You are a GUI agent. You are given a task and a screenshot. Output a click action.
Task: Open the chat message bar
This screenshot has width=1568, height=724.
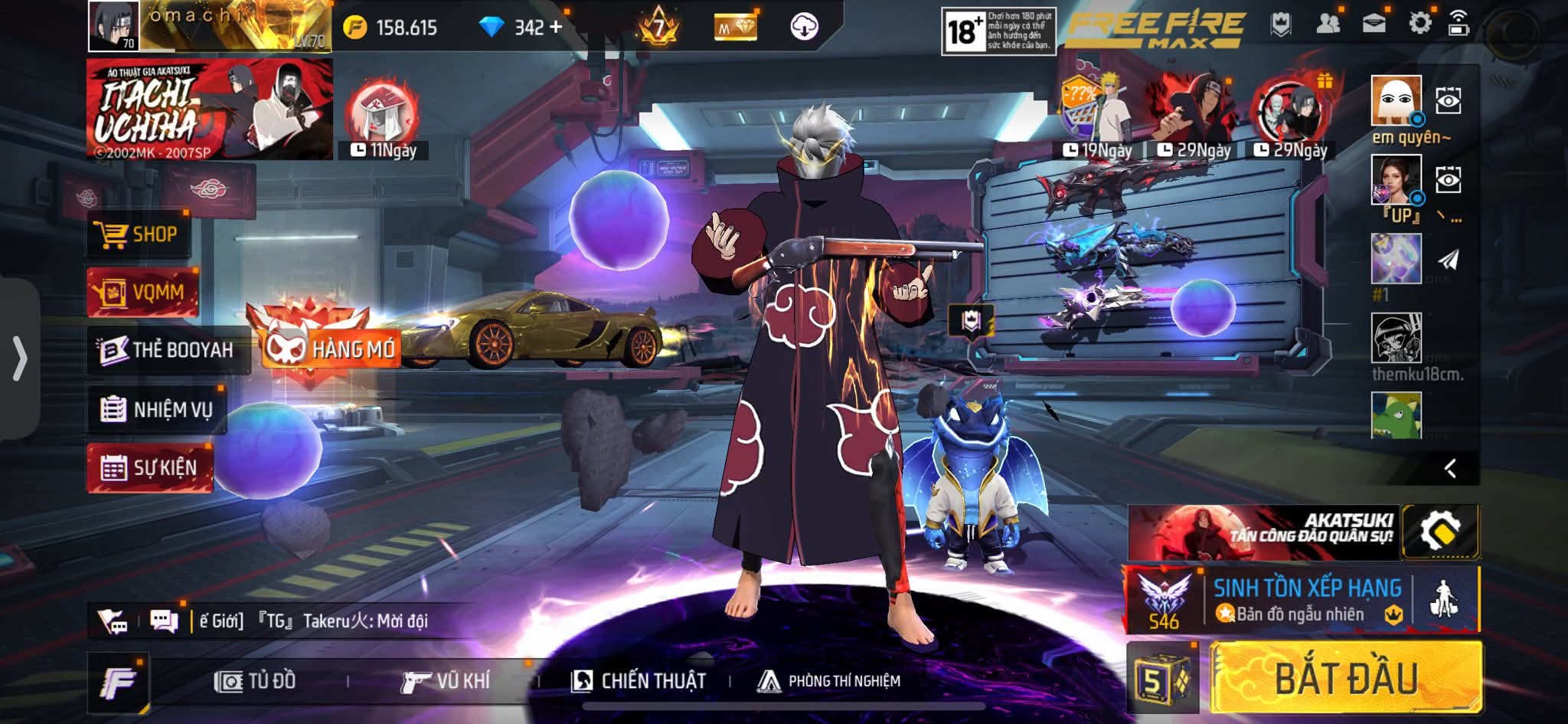[314, 621]
